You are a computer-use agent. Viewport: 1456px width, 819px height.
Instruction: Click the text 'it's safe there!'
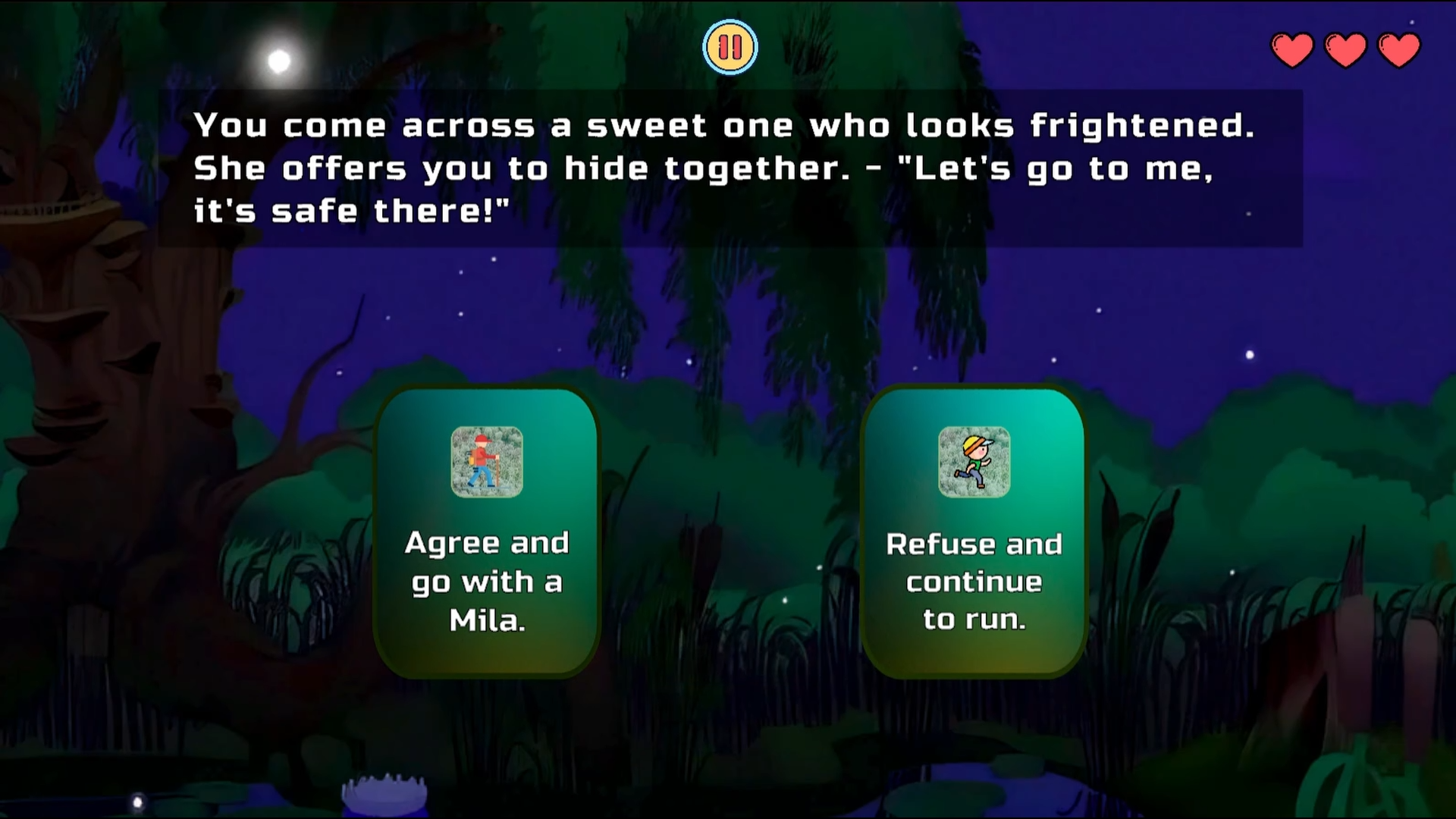tap(349, 210)
